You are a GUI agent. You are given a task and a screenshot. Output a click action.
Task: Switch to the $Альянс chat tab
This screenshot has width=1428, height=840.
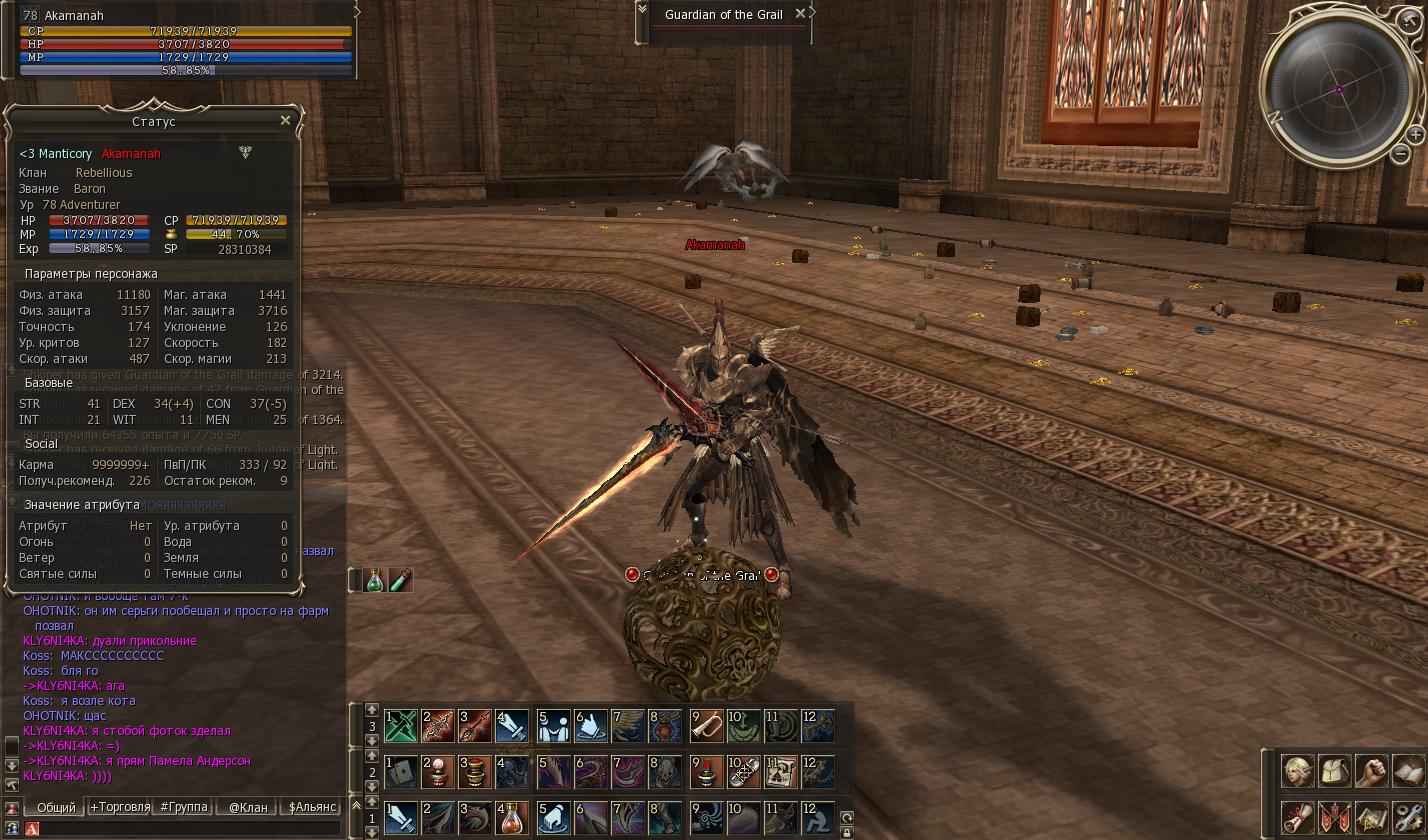pos(312,807)
